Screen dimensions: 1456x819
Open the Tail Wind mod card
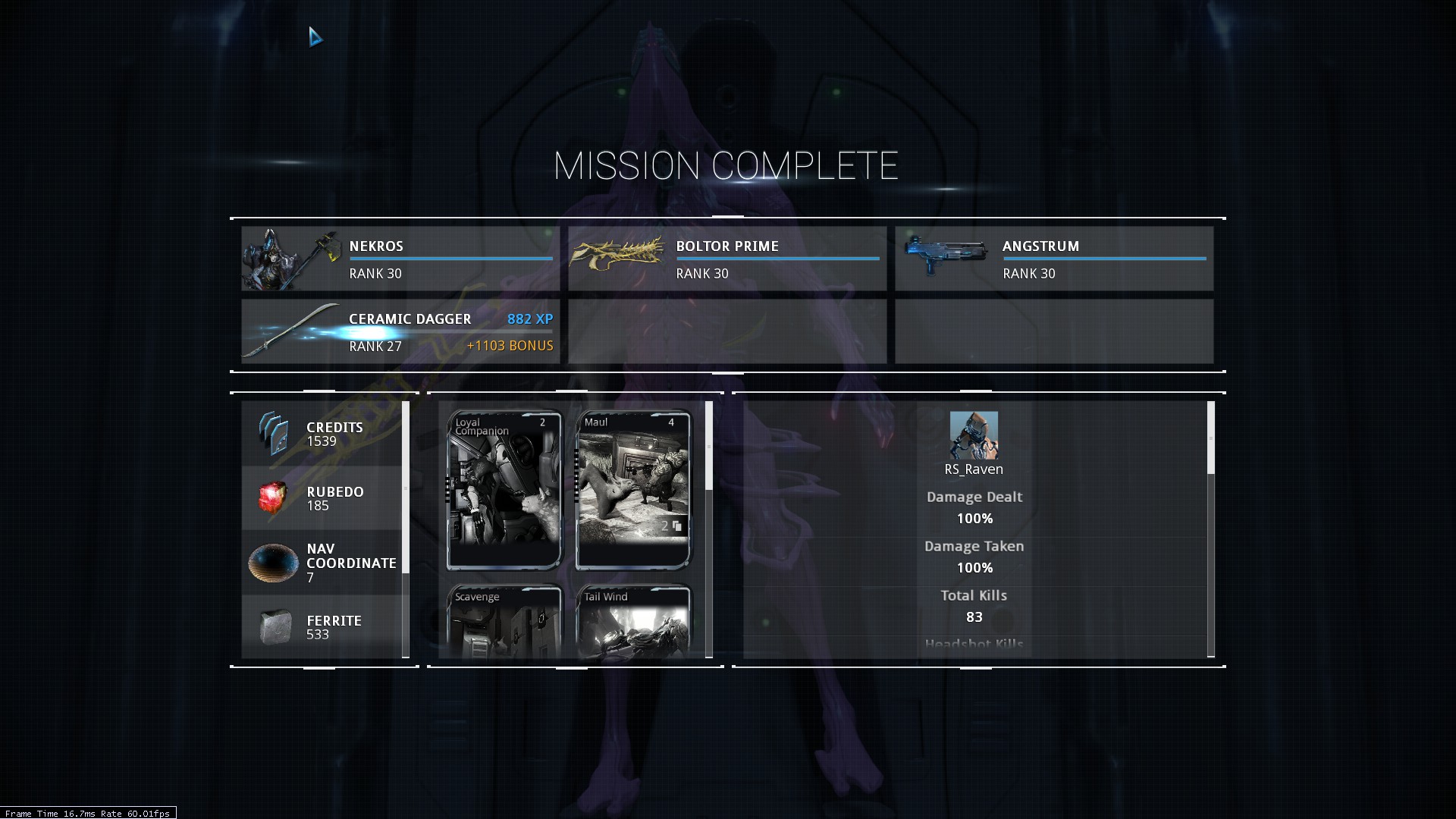click(633, 622)
